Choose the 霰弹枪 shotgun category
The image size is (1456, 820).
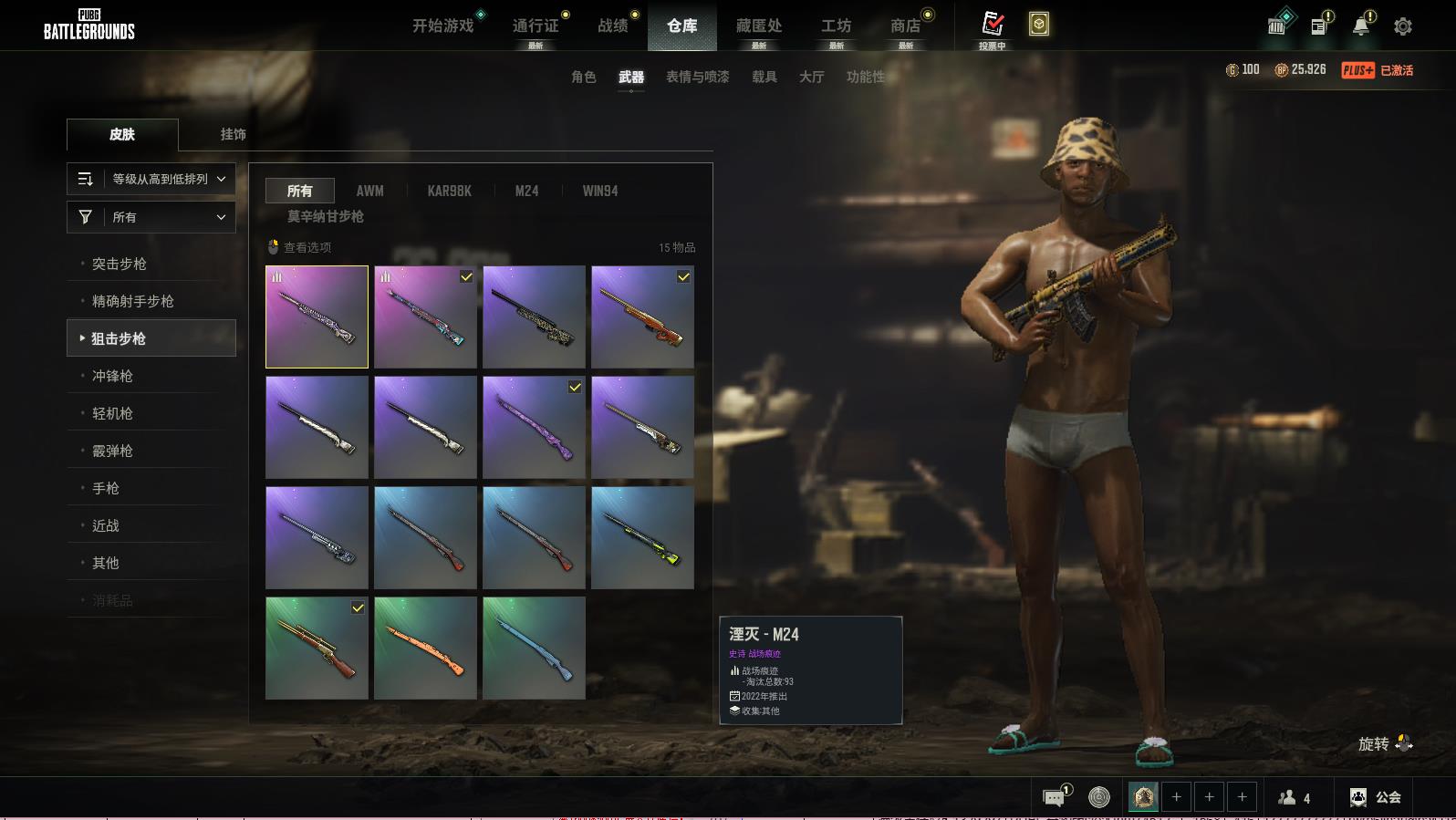coord(112,451)
